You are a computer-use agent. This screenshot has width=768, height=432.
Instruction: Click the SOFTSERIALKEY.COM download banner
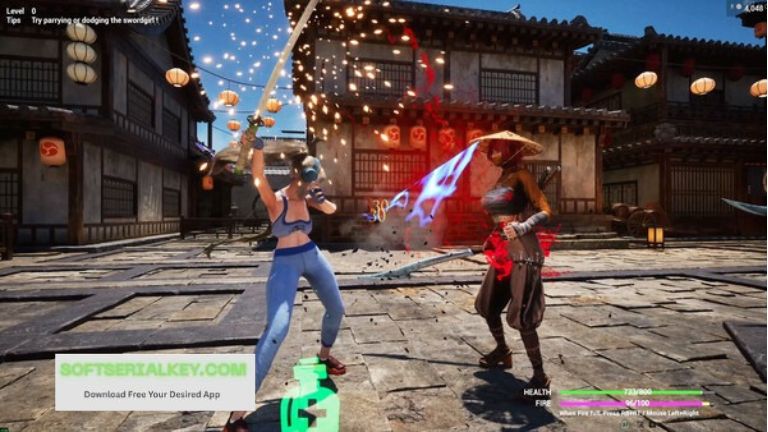(x=154, y=381)
